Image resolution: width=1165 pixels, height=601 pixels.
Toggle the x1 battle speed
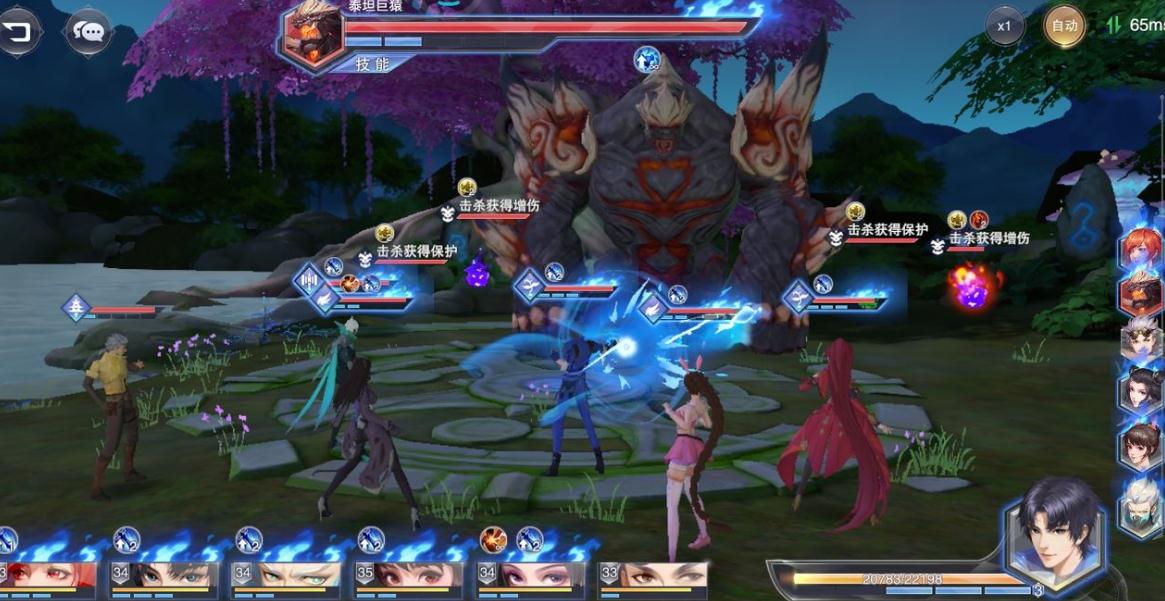click(1004, 26)
